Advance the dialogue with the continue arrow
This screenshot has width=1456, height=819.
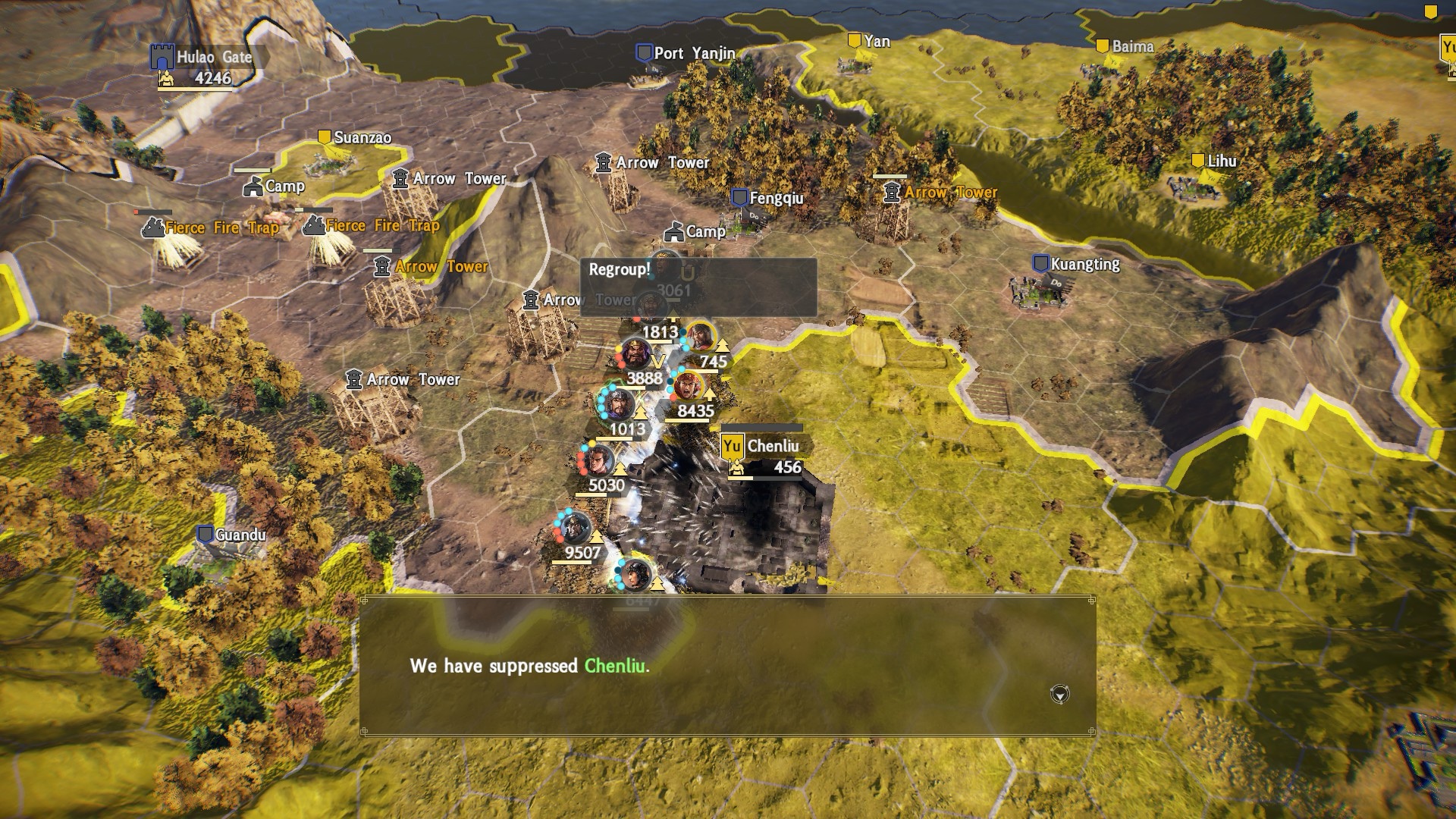click(x=1059, y=694)
